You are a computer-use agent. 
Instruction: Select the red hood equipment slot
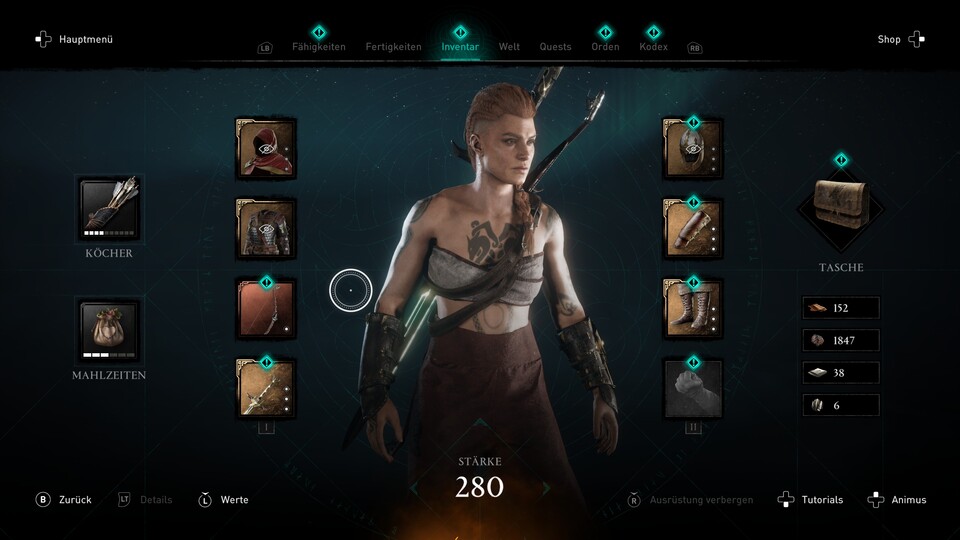[x=266, y=148]
